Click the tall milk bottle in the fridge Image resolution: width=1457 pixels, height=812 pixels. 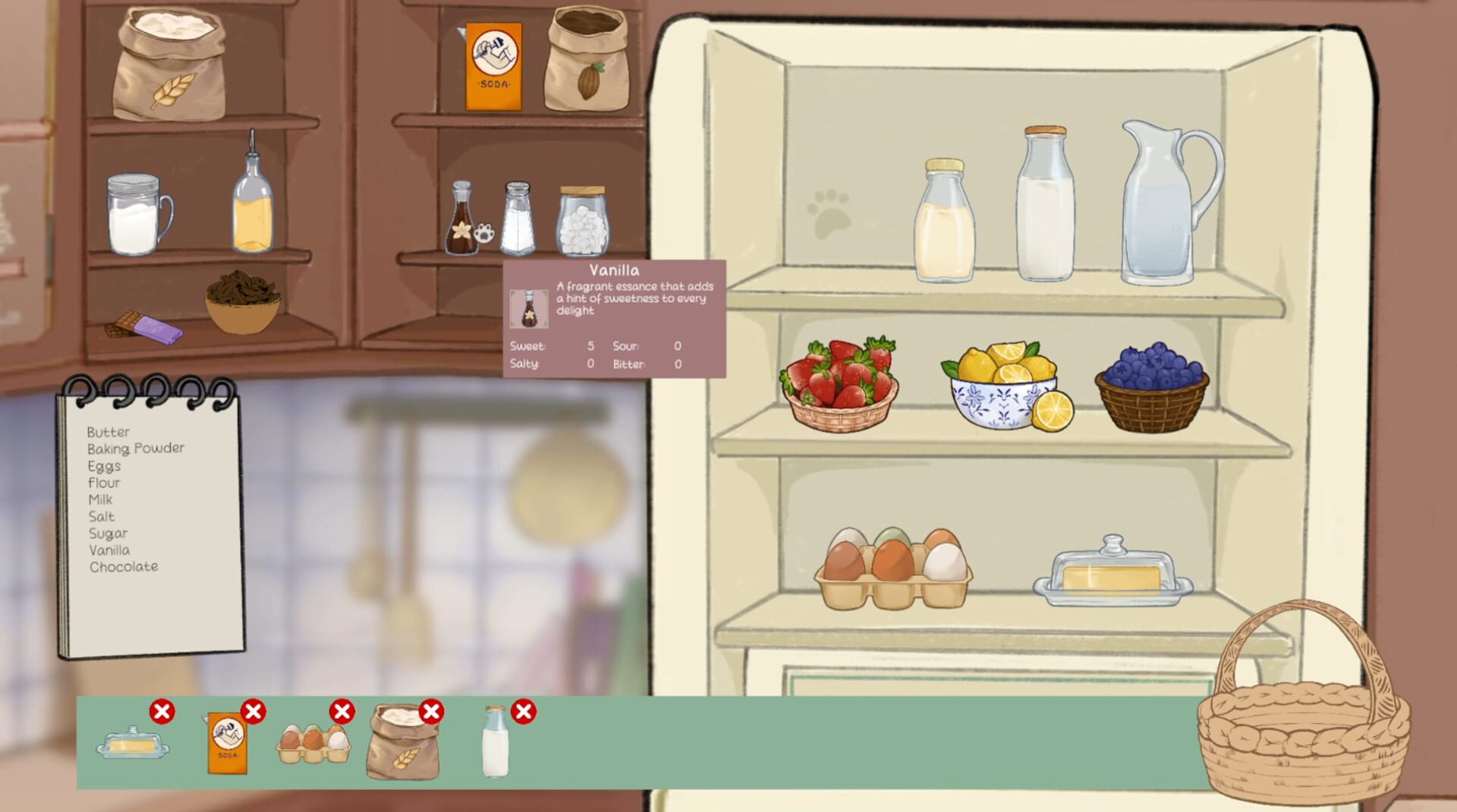click(1045, 205)
